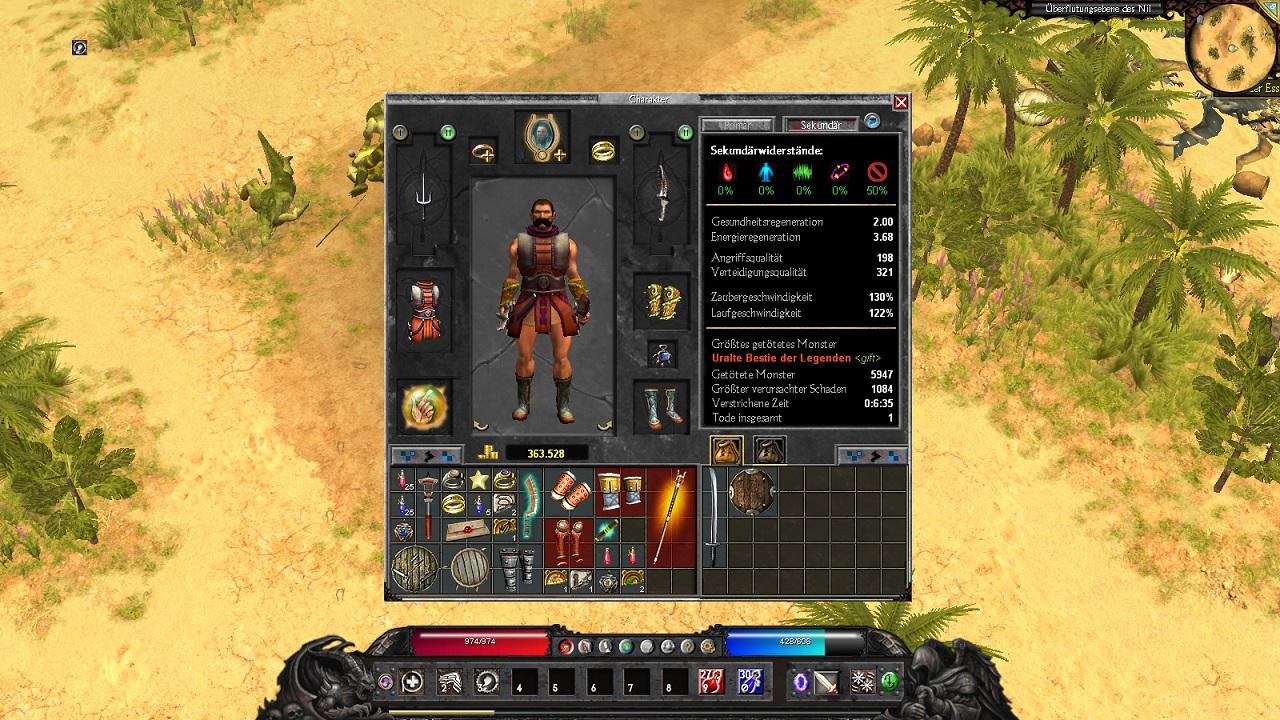Select the glowing hand artifact slot
Screen dimensions: 1280x720
(425, 406)
